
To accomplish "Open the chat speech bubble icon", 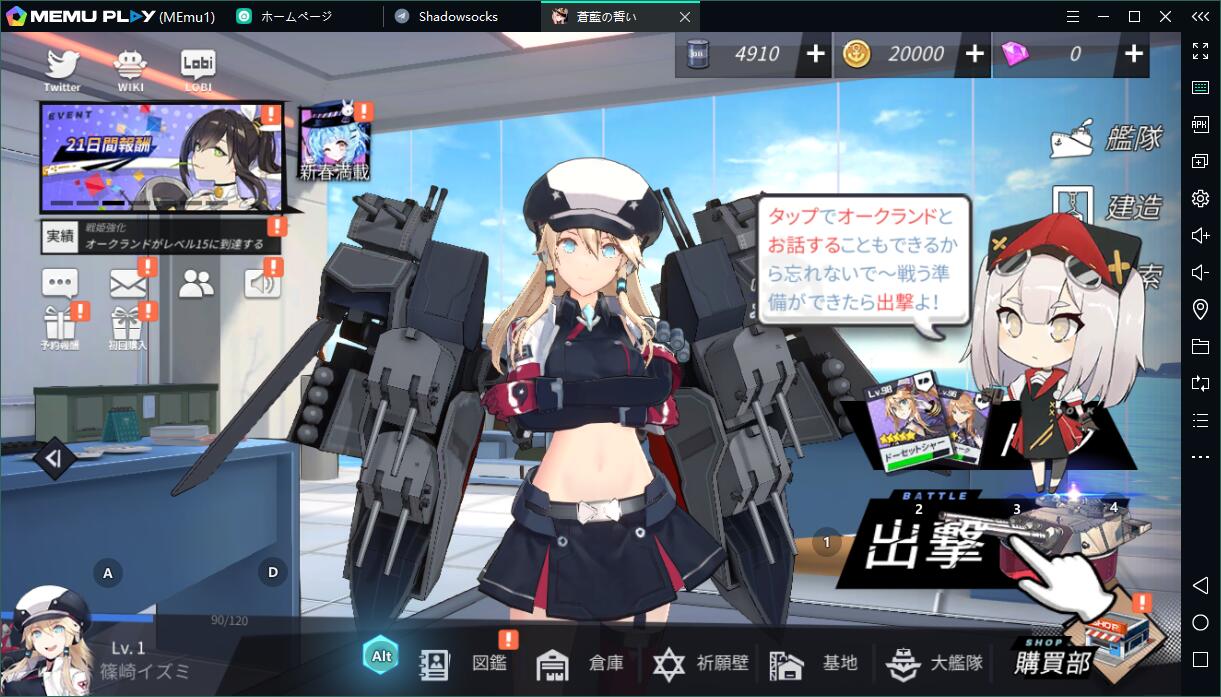I will click(60, 284).
